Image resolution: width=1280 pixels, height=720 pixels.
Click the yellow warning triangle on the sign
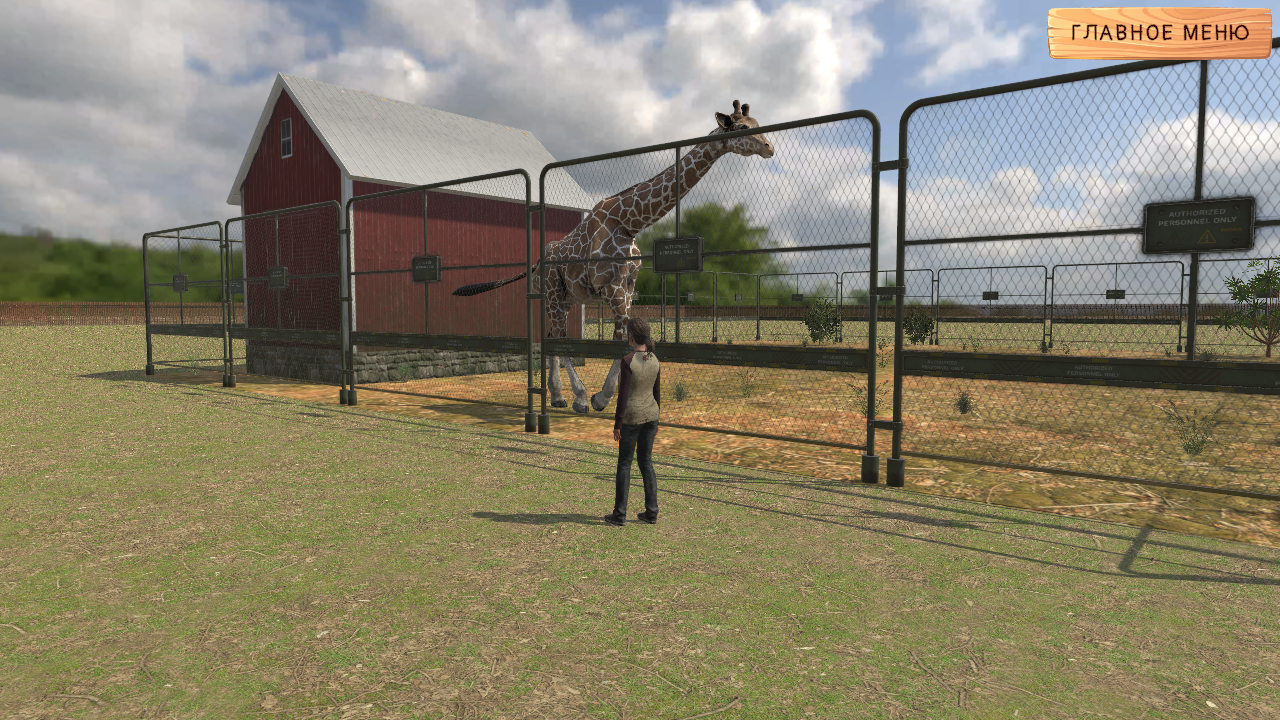[1207, 238]
